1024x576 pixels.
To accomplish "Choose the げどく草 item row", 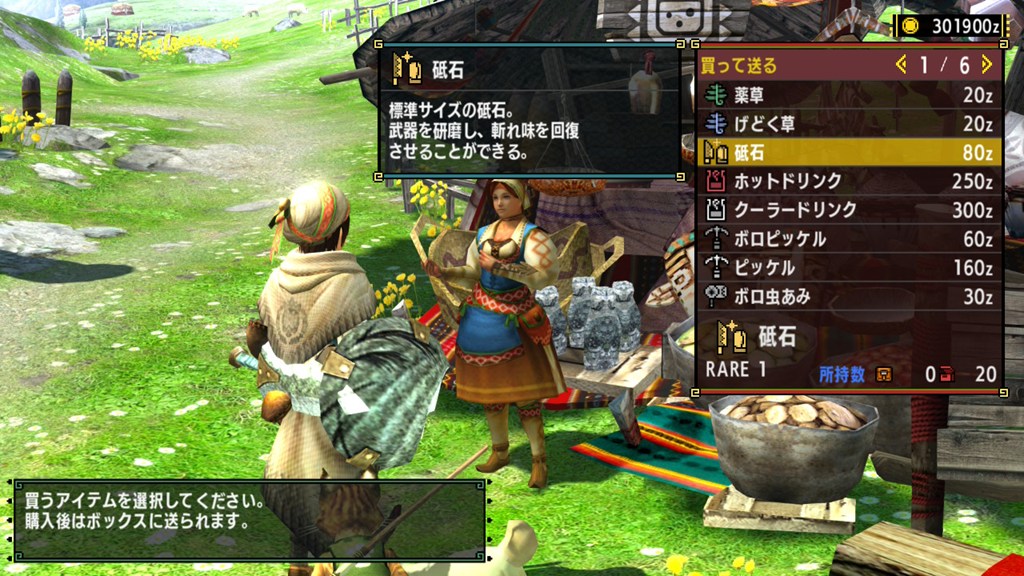I will click(850, 124).
